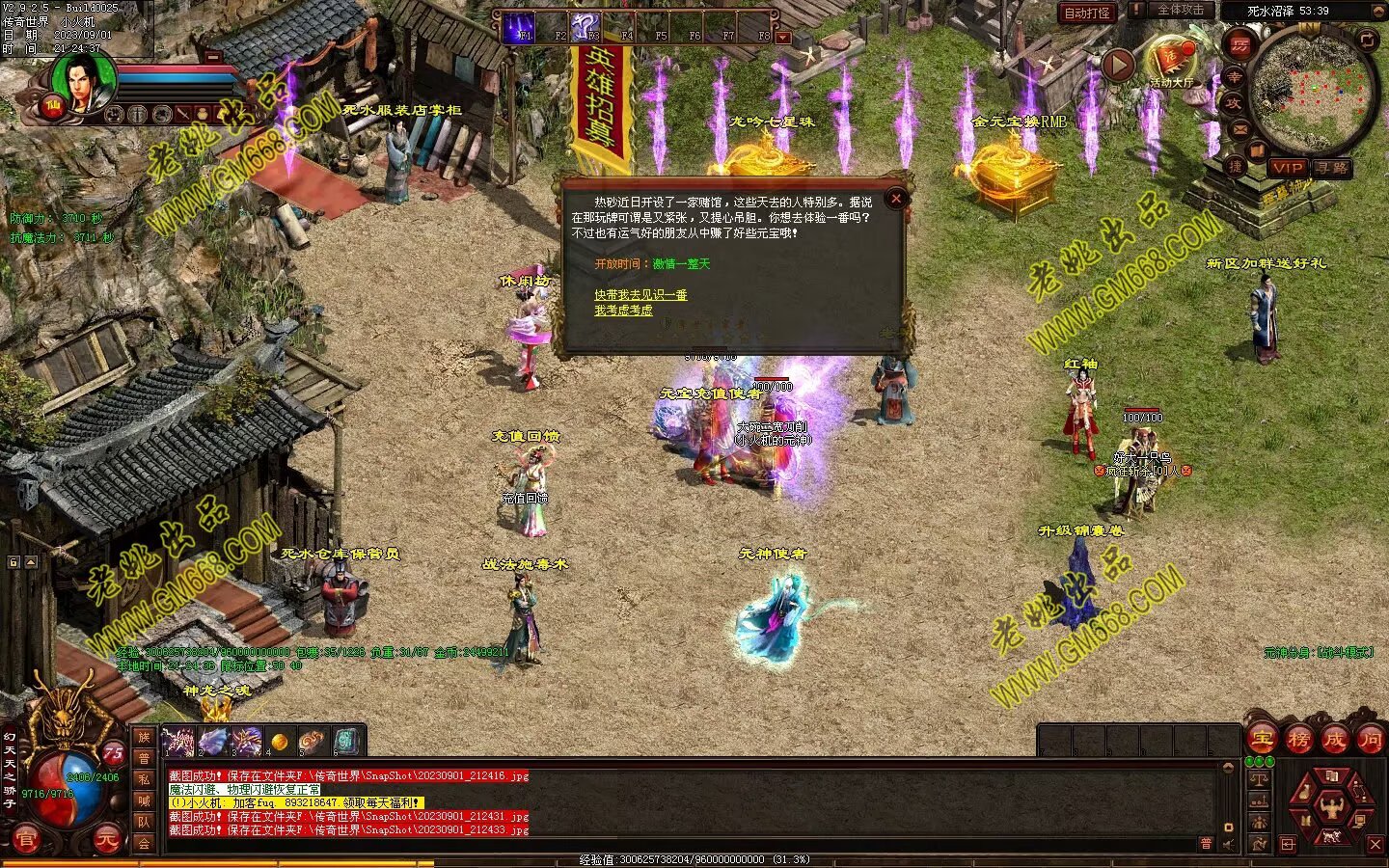
Task: Close the casino dialogue window
Action: (896, 199)
